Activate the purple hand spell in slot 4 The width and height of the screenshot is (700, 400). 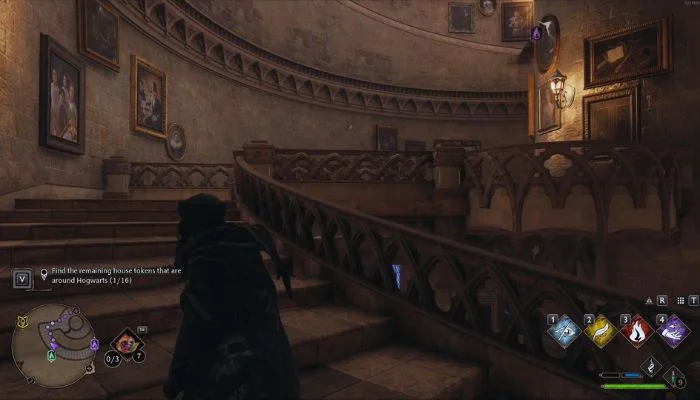click(x=673, y=331)
